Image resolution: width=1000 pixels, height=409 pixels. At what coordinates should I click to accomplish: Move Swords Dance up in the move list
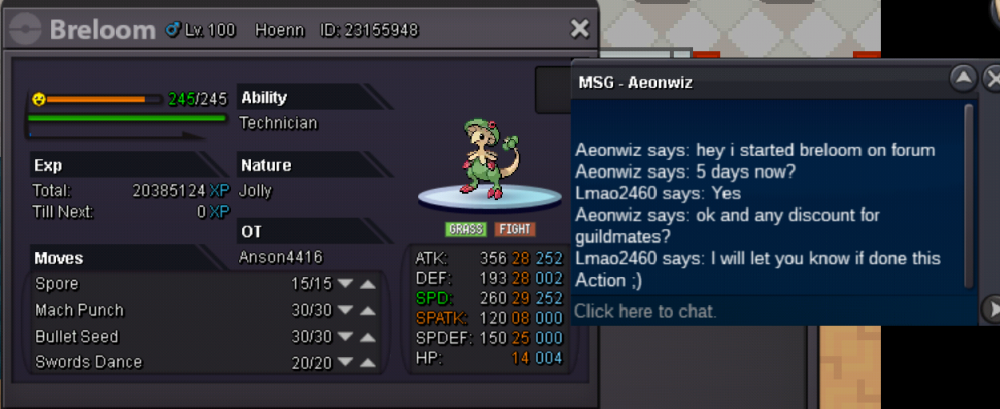(x=368, y=362)
